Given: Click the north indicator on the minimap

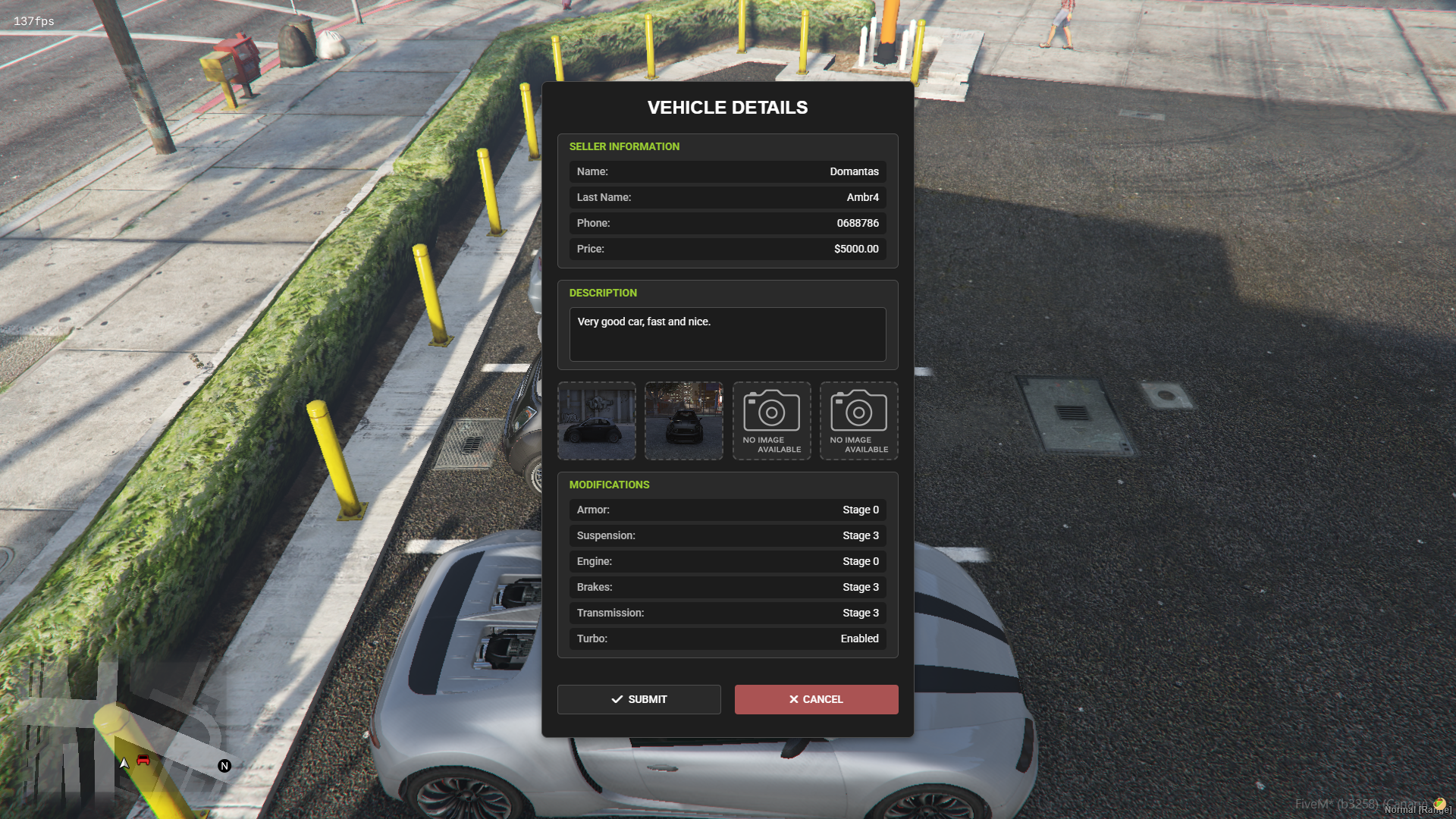Looking at the screenshot, I should pos(224,766).
